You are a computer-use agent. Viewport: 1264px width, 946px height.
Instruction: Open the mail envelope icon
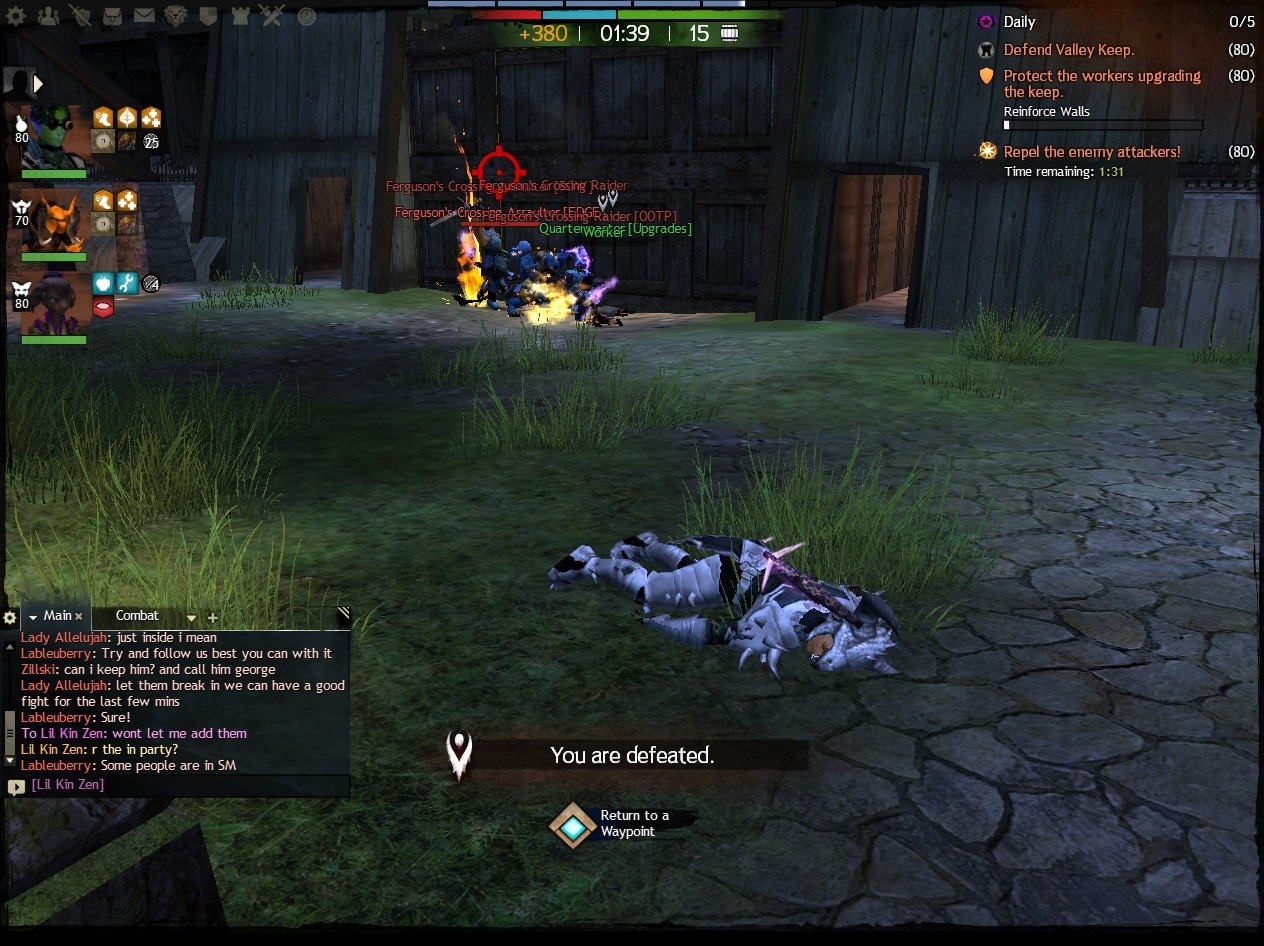pyautogui.click(x=144, y=16)
